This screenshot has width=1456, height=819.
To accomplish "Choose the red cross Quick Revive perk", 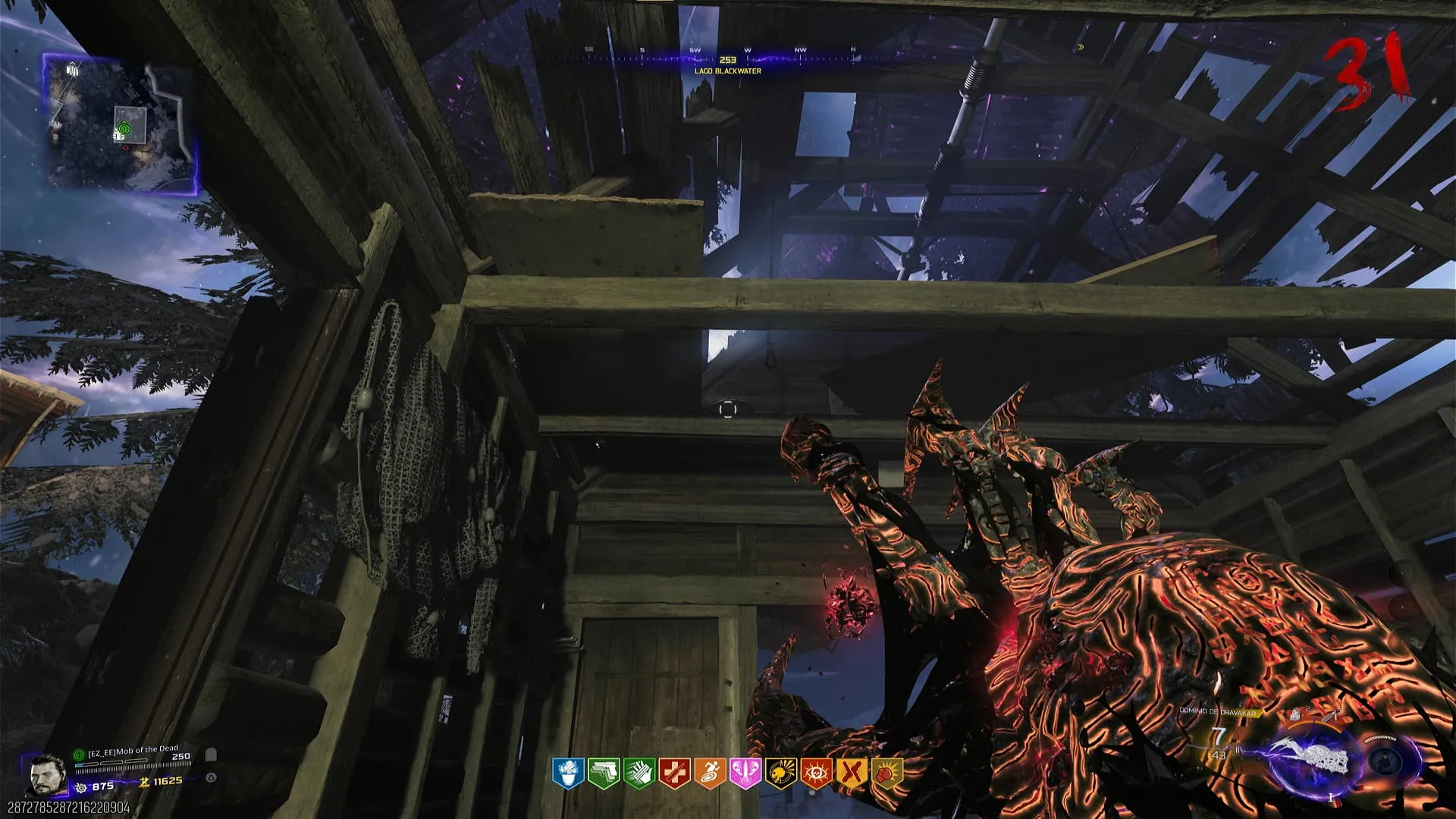I will coord(674,773).
